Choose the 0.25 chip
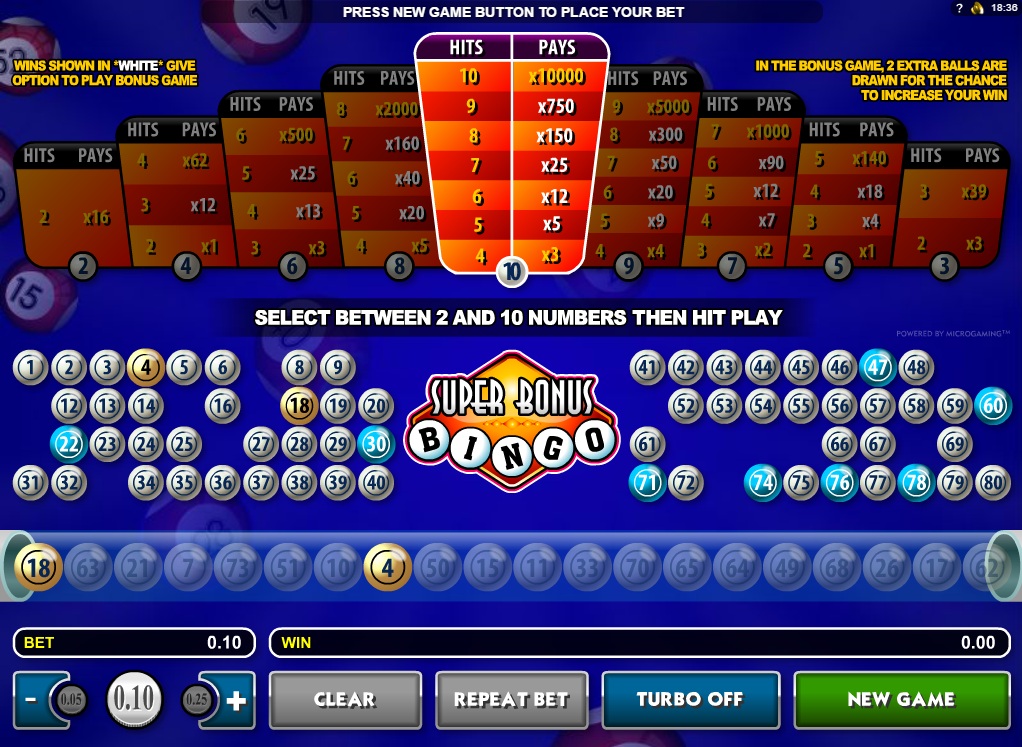This screenshot has height=747, width=1022. tap(197, 700)
